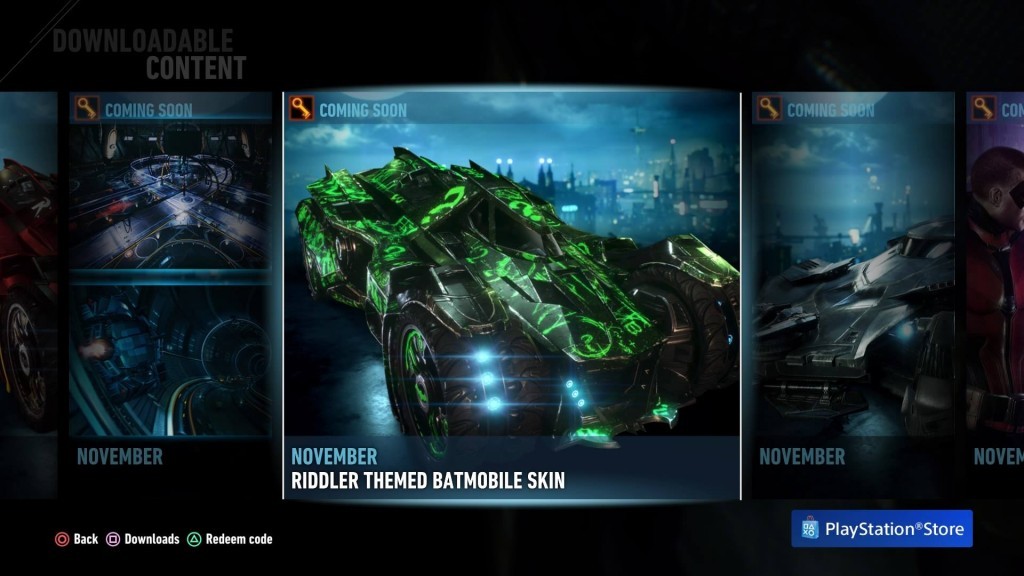1024x576 pixels.
Task: Select the red car DLC tile
Action: point(28,296)
